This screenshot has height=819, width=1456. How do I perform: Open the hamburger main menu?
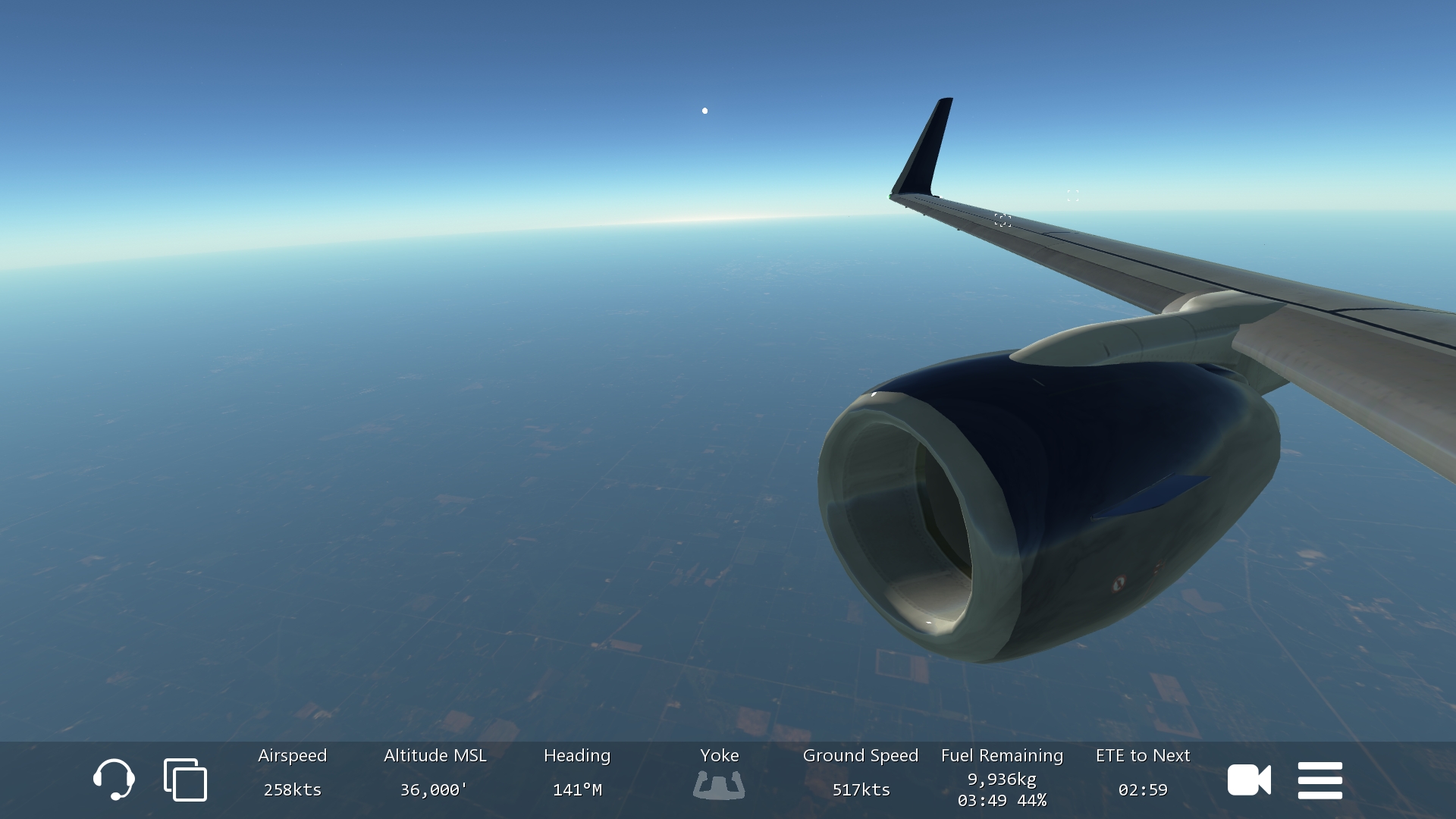click(x=1319, y=780)
